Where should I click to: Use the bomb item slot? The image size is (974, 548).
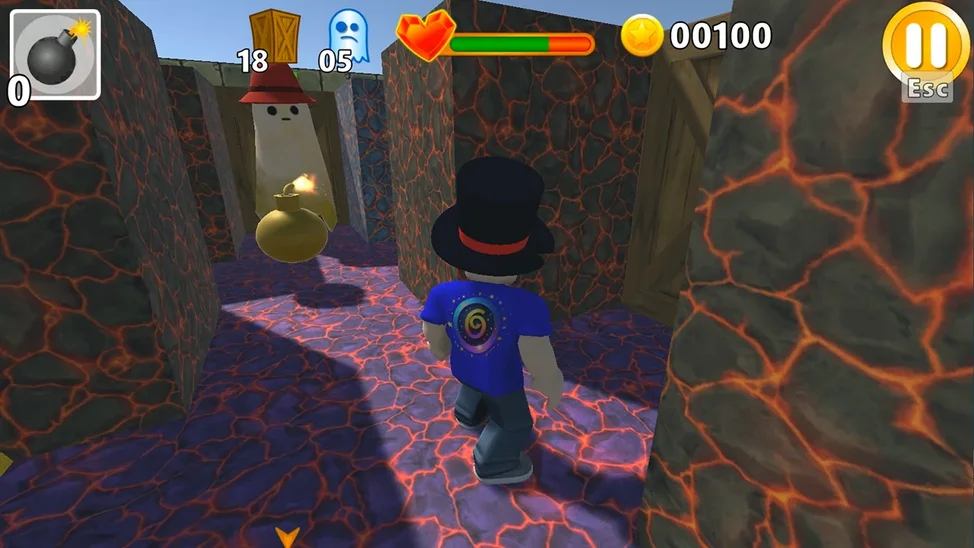point(56,54)
